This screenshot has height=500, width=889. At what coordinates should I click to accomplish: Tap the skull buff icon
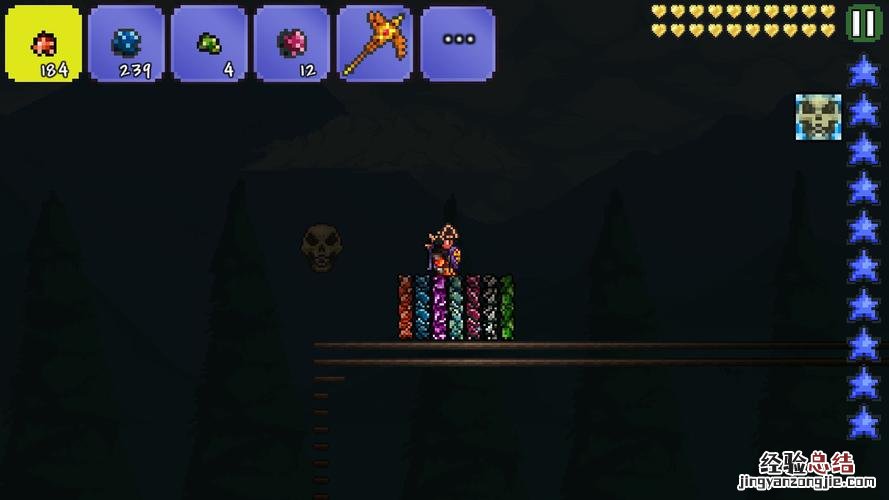pos(818,117)
